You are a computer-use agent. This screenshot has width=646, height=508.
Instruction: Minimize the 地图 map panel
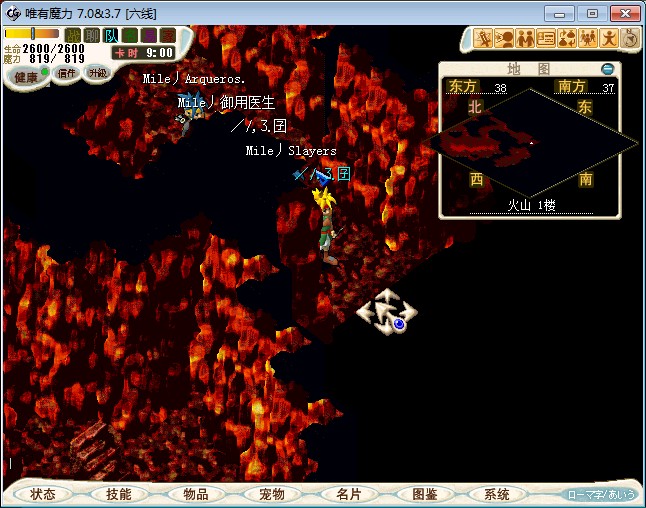(607, 69)
